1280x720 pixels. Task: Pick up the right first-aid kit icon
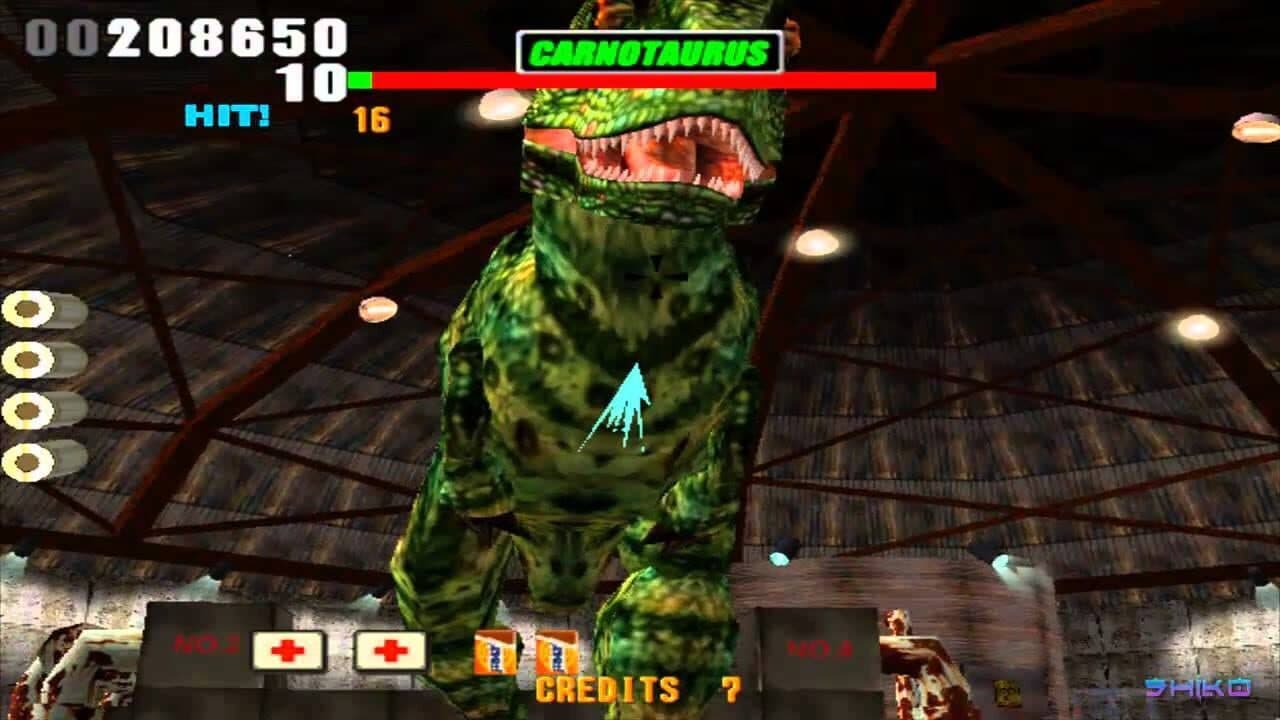[x=389, y=651]
